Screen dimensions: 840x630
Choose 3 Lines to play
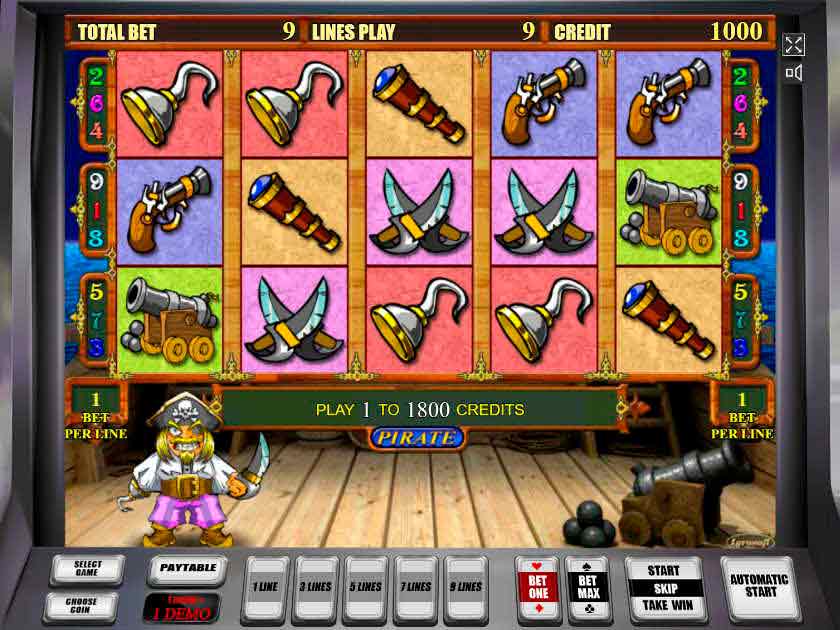click(316, 587)
